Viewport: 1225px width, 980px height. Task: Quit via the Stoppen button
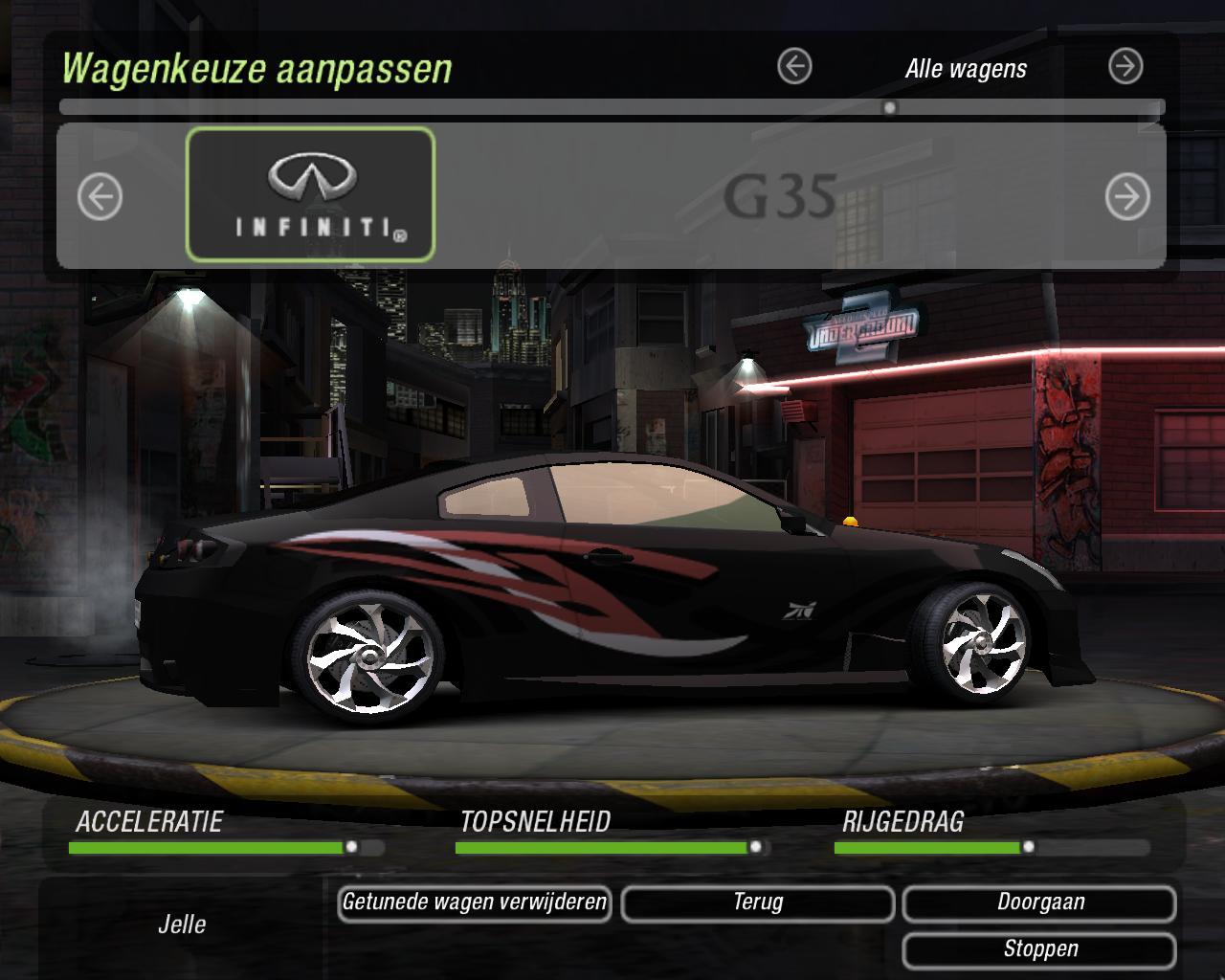[x=1039, y=949]
